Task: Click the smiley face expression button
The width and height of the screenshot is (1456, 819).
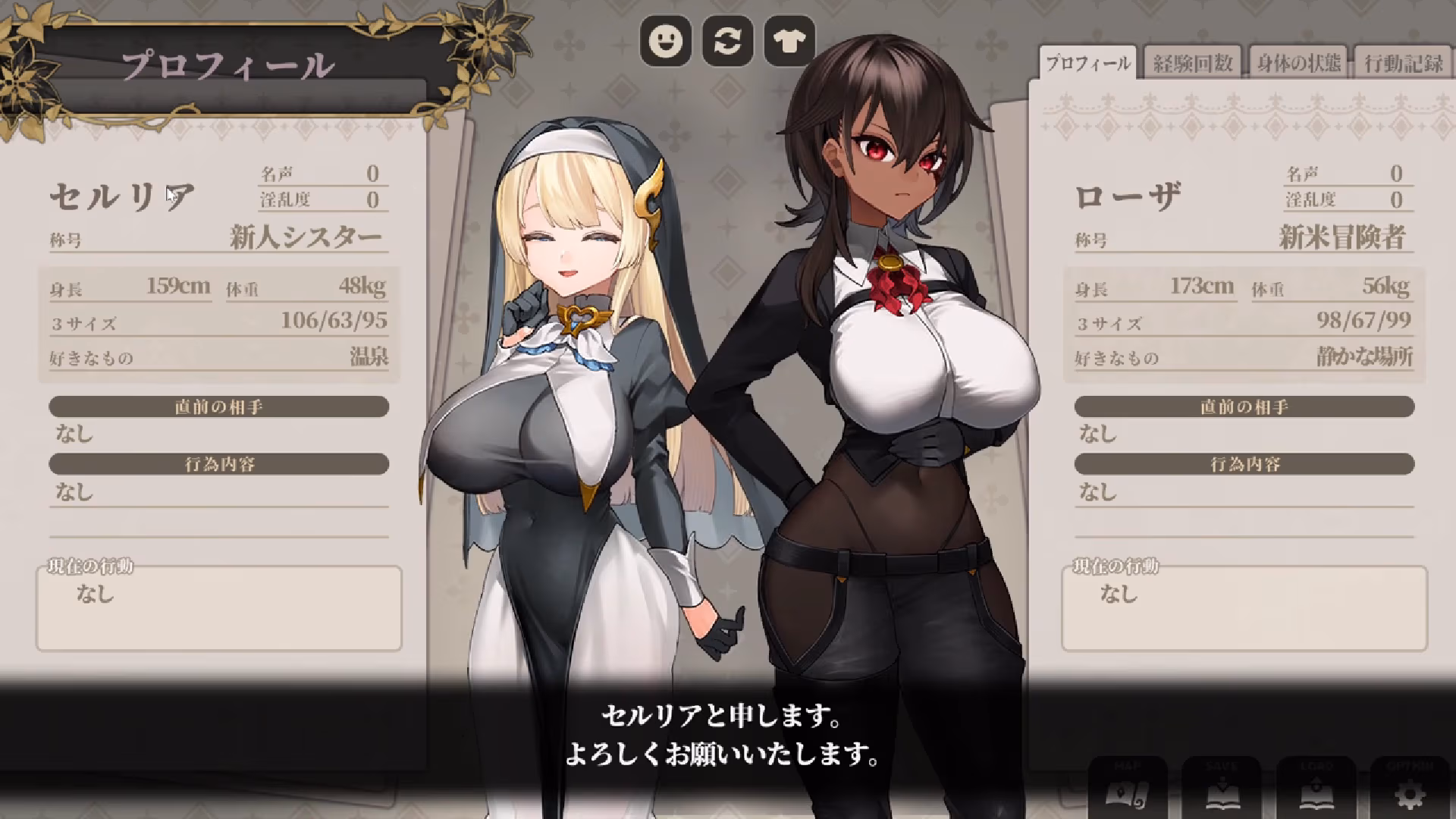Action: pyautogui.click(x=665, y=41)
